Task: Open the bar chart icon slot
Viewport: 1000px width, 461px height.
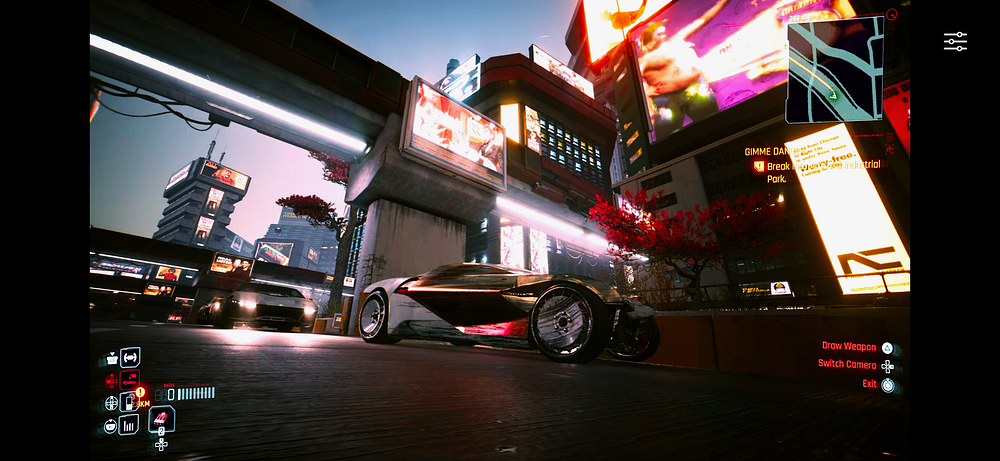Action: click(129, 425)
